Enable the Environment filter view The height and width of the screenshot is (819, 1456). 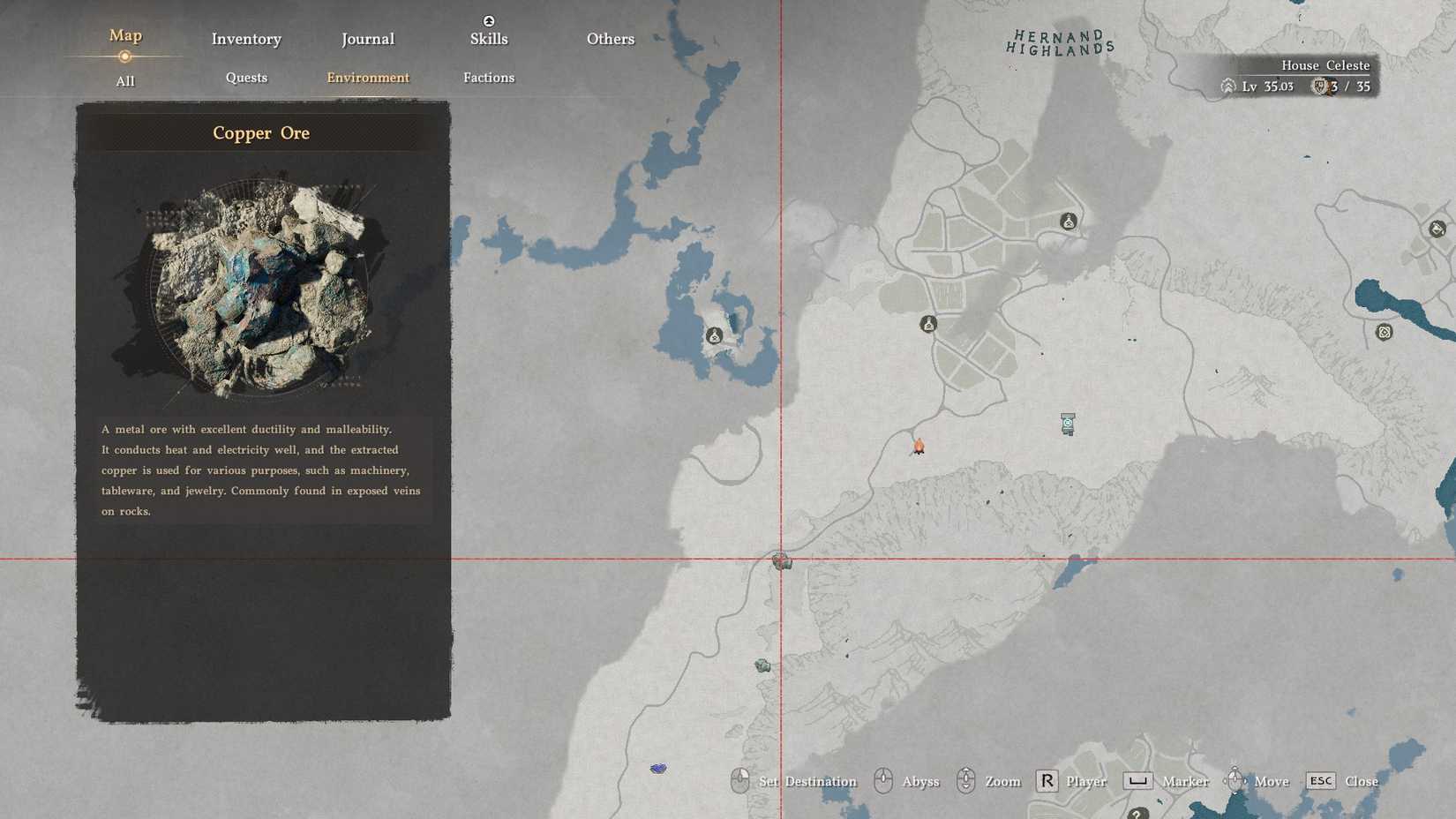coord(367,78)
